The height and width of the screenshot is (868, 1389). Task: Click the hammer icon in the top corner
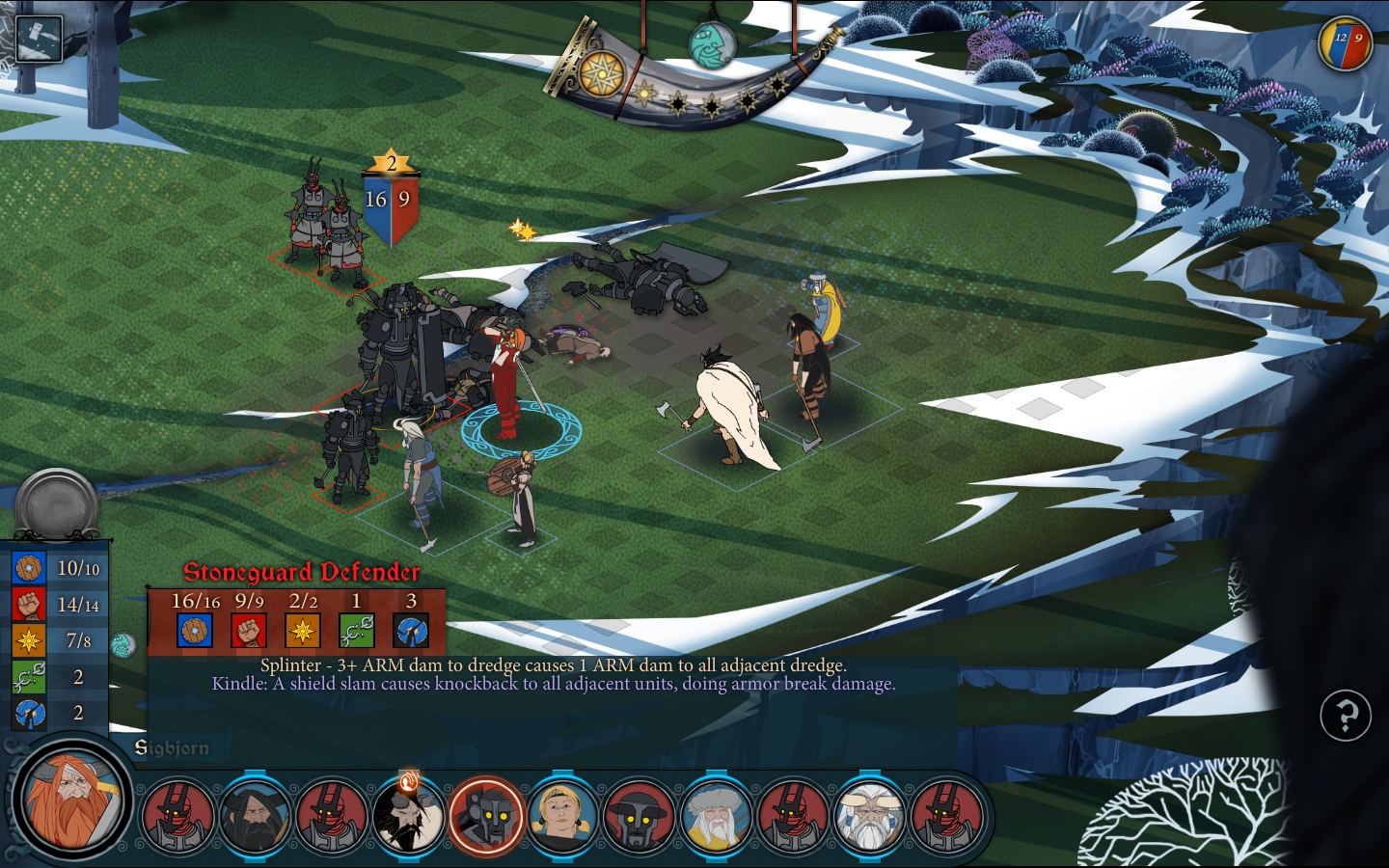pos(39,38)
